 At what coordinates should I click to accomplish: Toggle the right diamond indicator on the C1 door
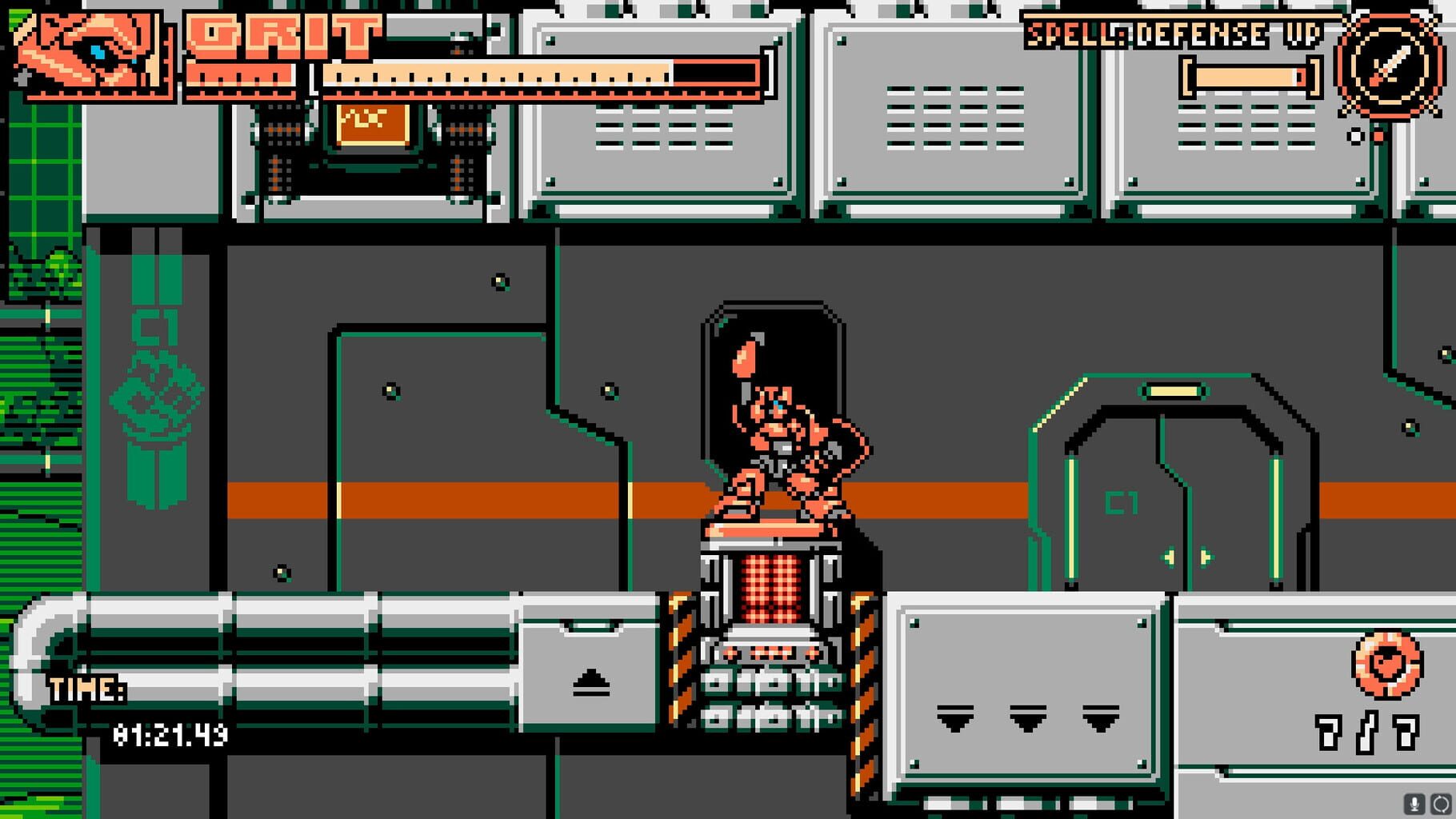[1205, 558]
